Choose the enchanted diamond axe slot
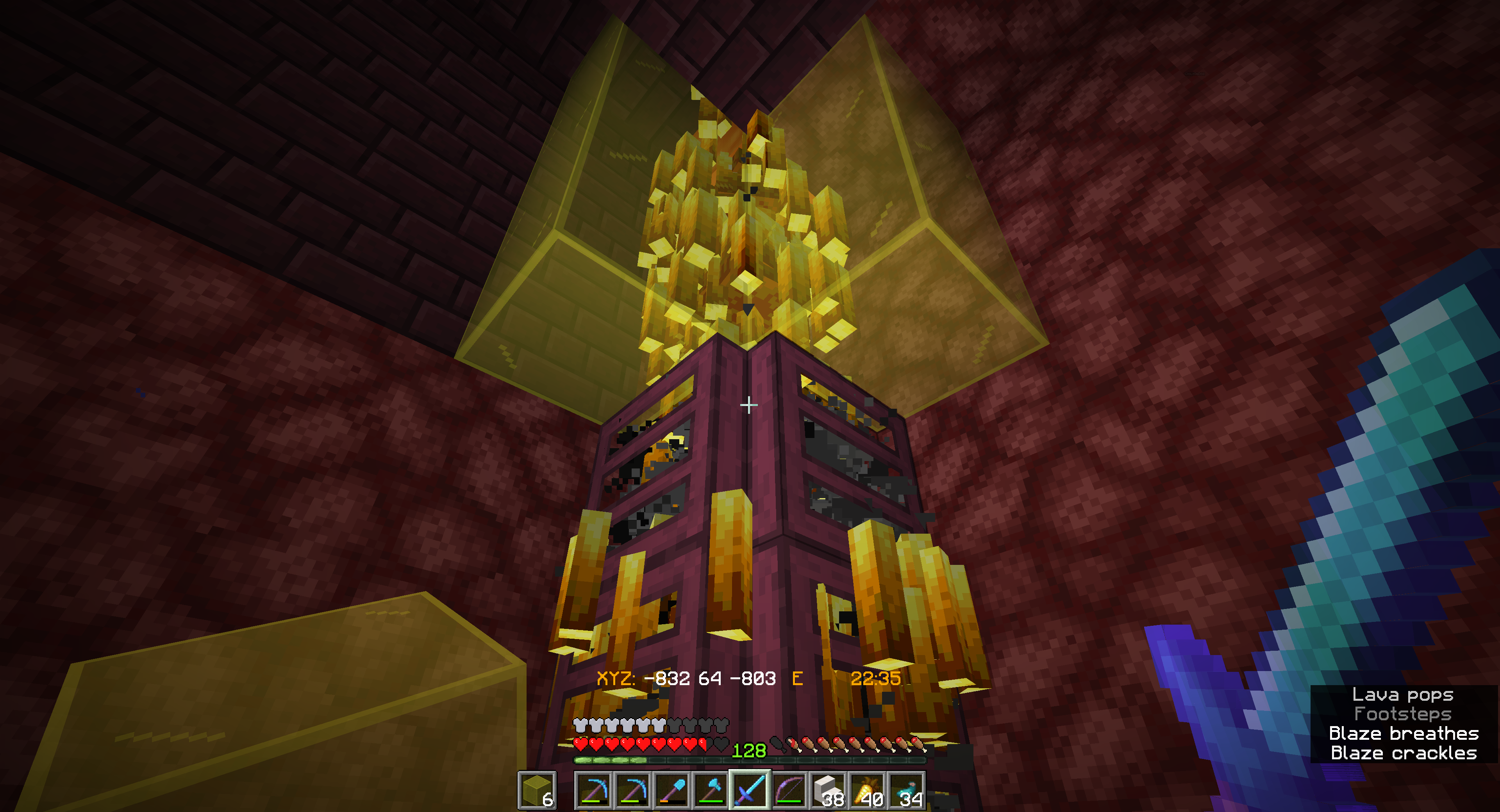This screenshot has height=812, width=1500. click(x=711, y=791)
